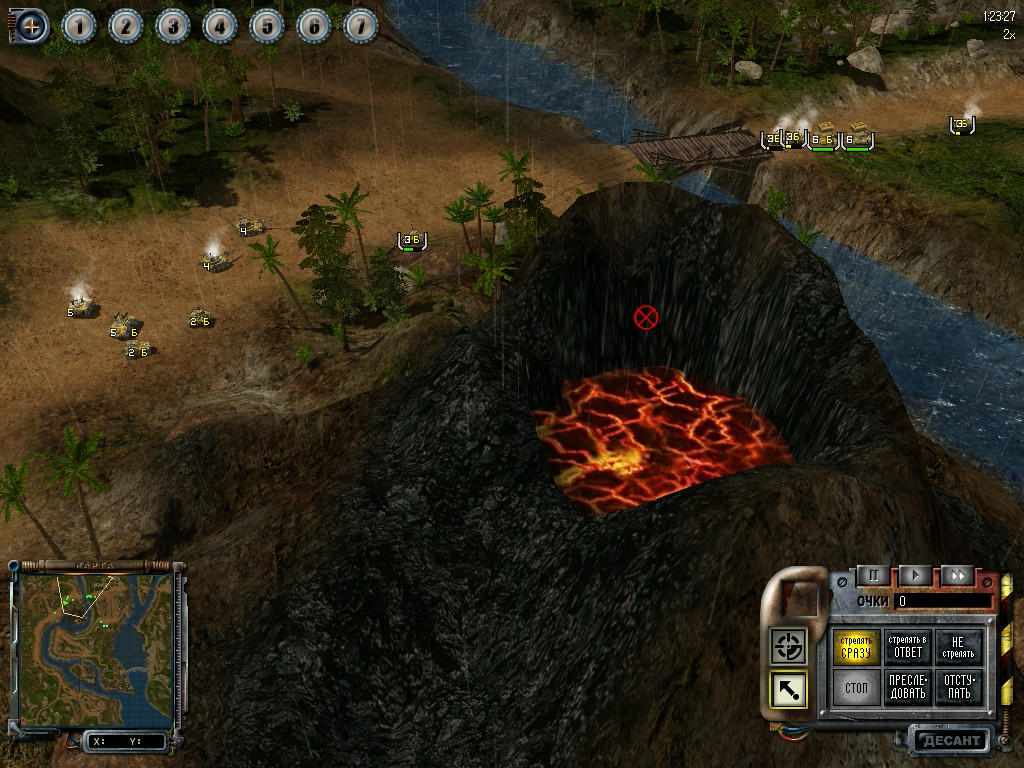Select control group 1
Screen dimensions: 1024x768
[79, 26]
